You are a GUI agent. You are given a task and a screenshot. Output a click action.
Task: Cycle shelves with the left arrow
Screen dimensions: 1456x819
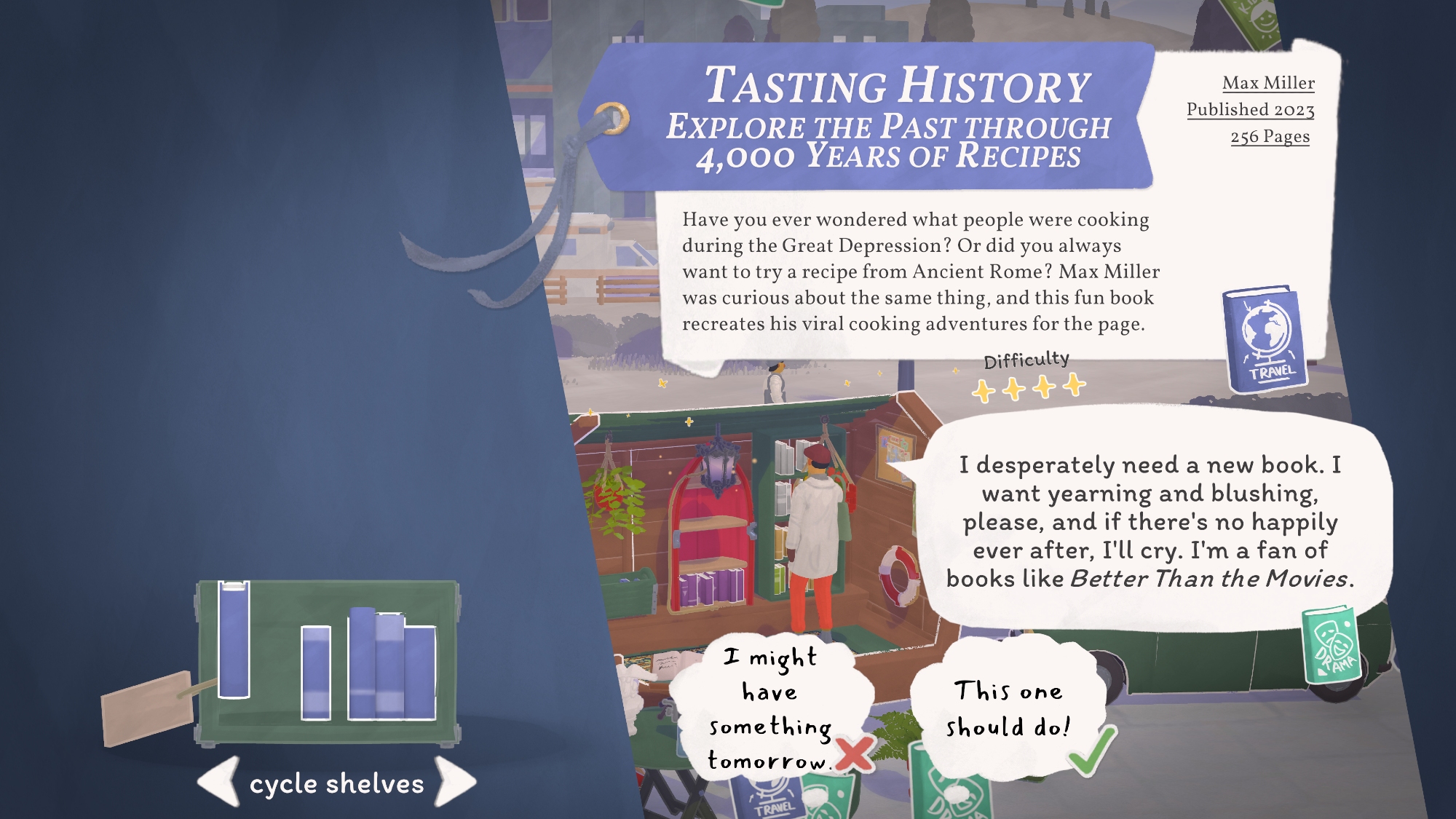coord(219,781)
